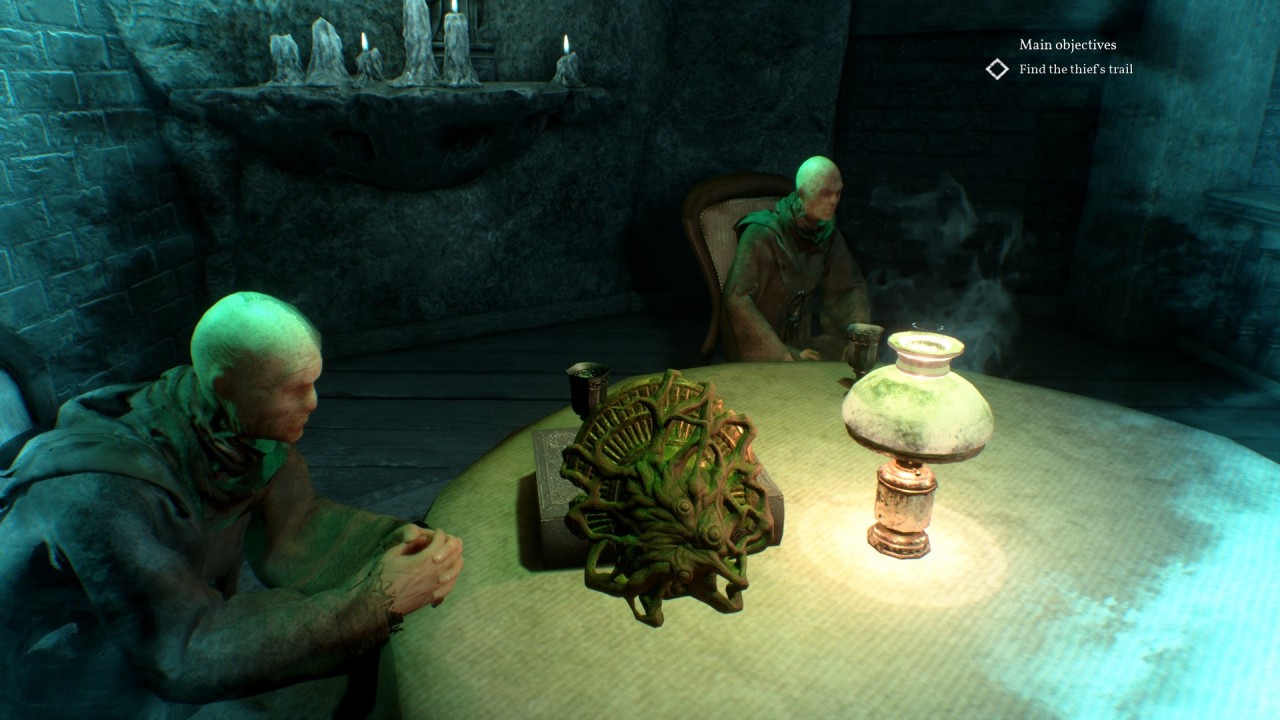Select the "Find the thief's trail" objective
Image resolution: width=1280 pixels, height=720 pixels.
[x=1075, y=69]
